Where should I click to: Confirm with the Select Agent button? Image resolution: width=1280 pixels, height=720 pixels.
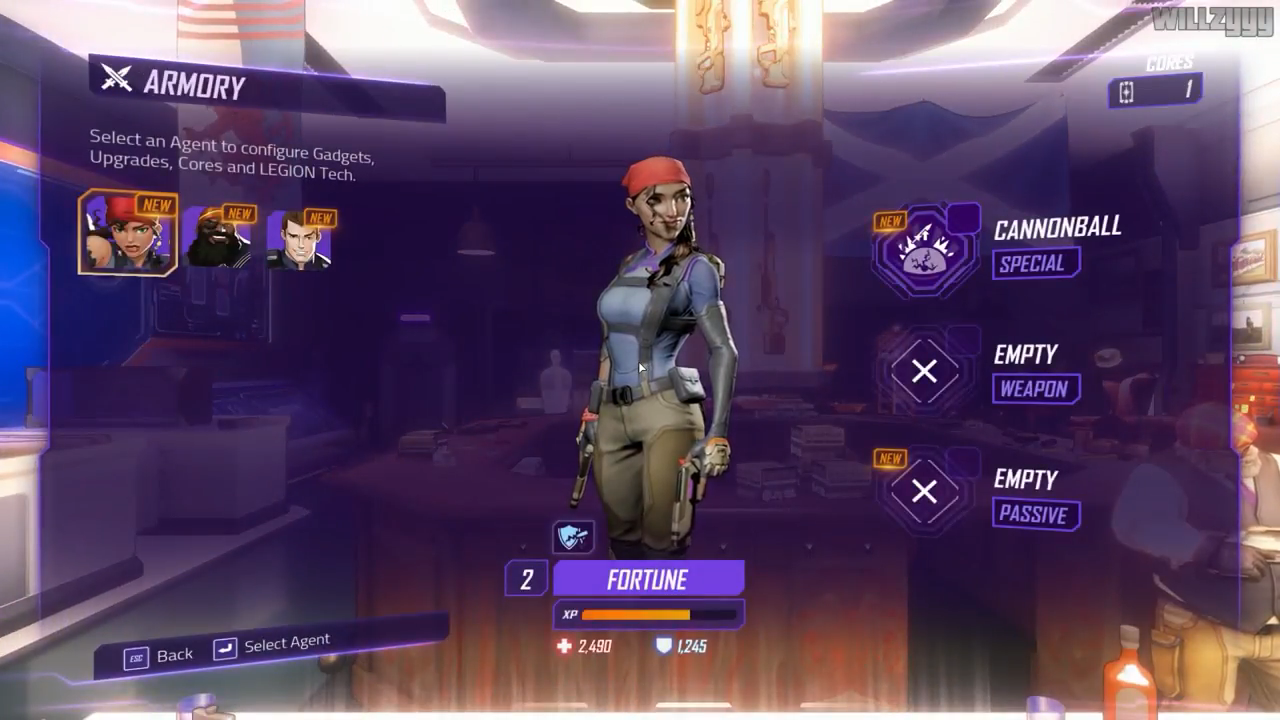272,646
